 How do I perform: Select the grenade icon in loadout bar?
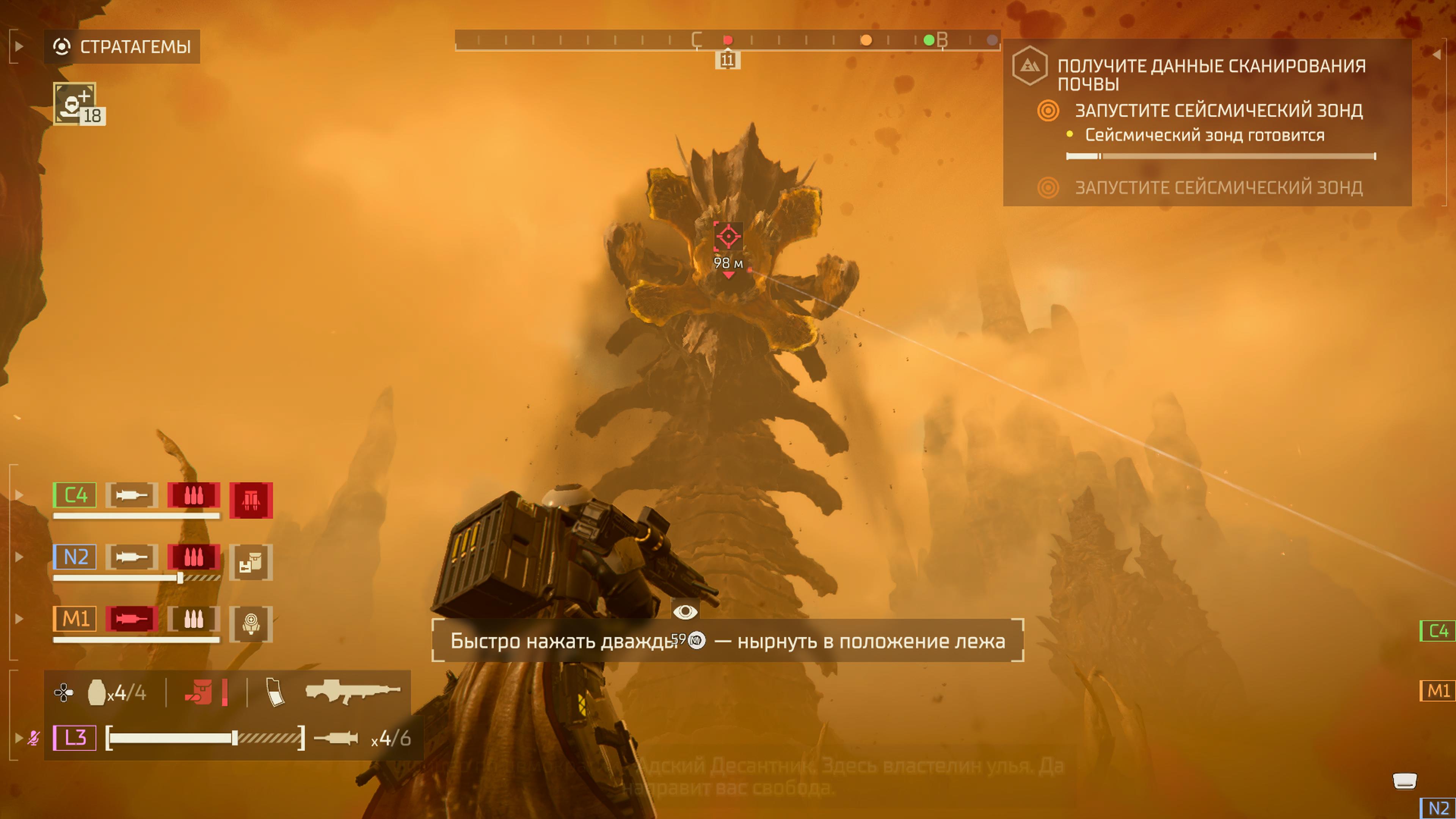(x=97, y=692)
